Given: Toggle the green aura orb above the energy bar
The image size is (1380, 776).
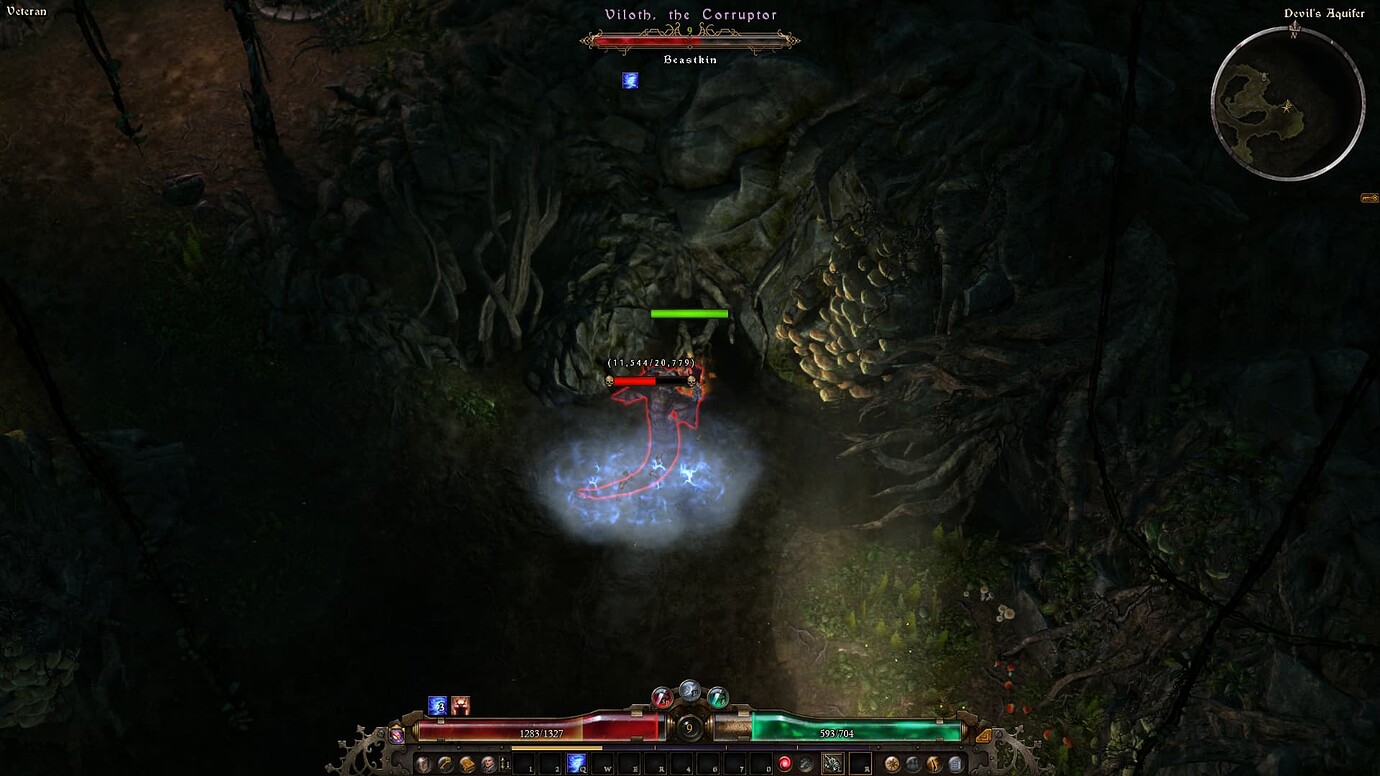Looking at the screenshot, I should tap(718, 697).
